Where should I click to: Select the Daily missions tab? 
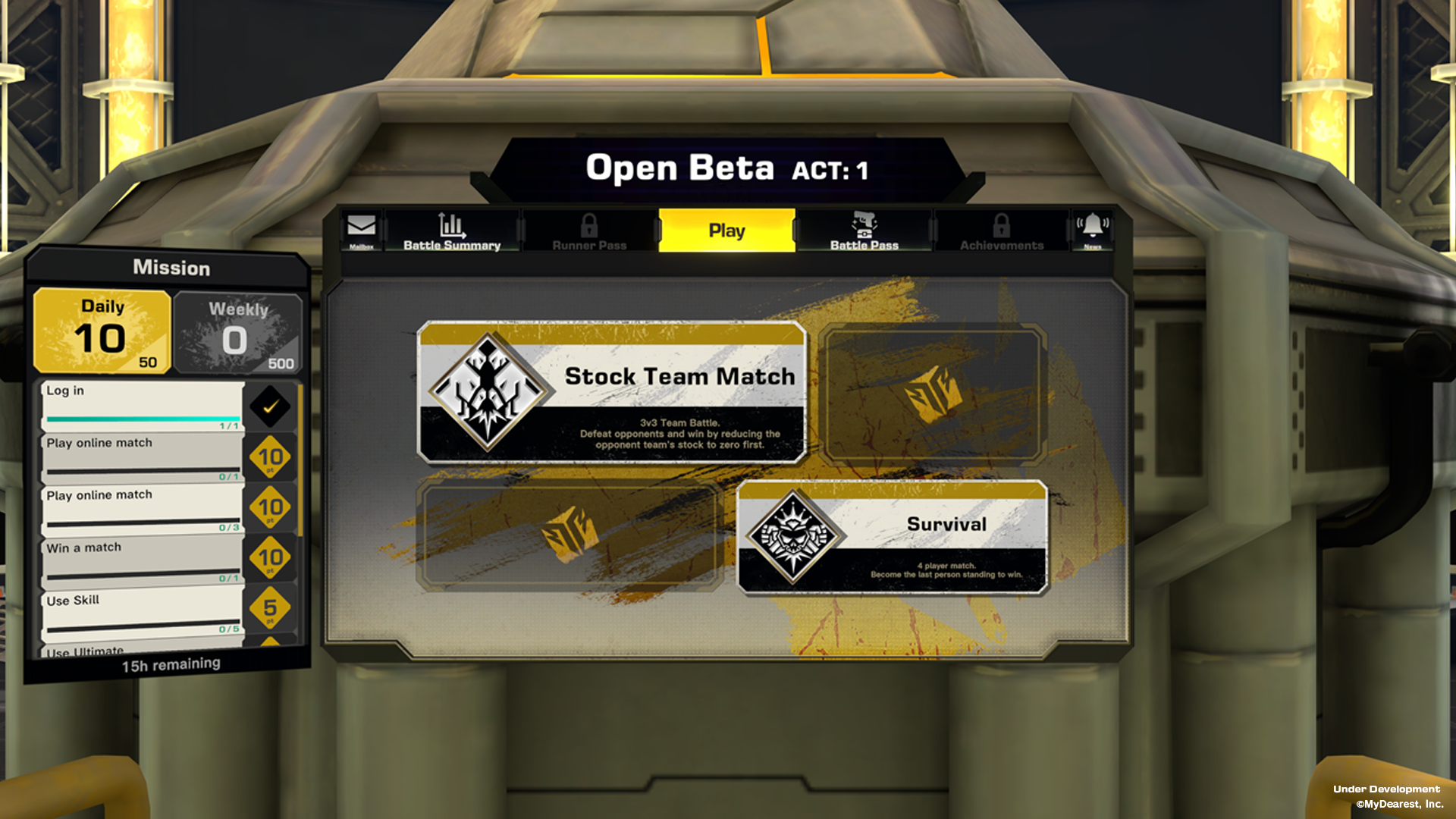tap(102, 331)
